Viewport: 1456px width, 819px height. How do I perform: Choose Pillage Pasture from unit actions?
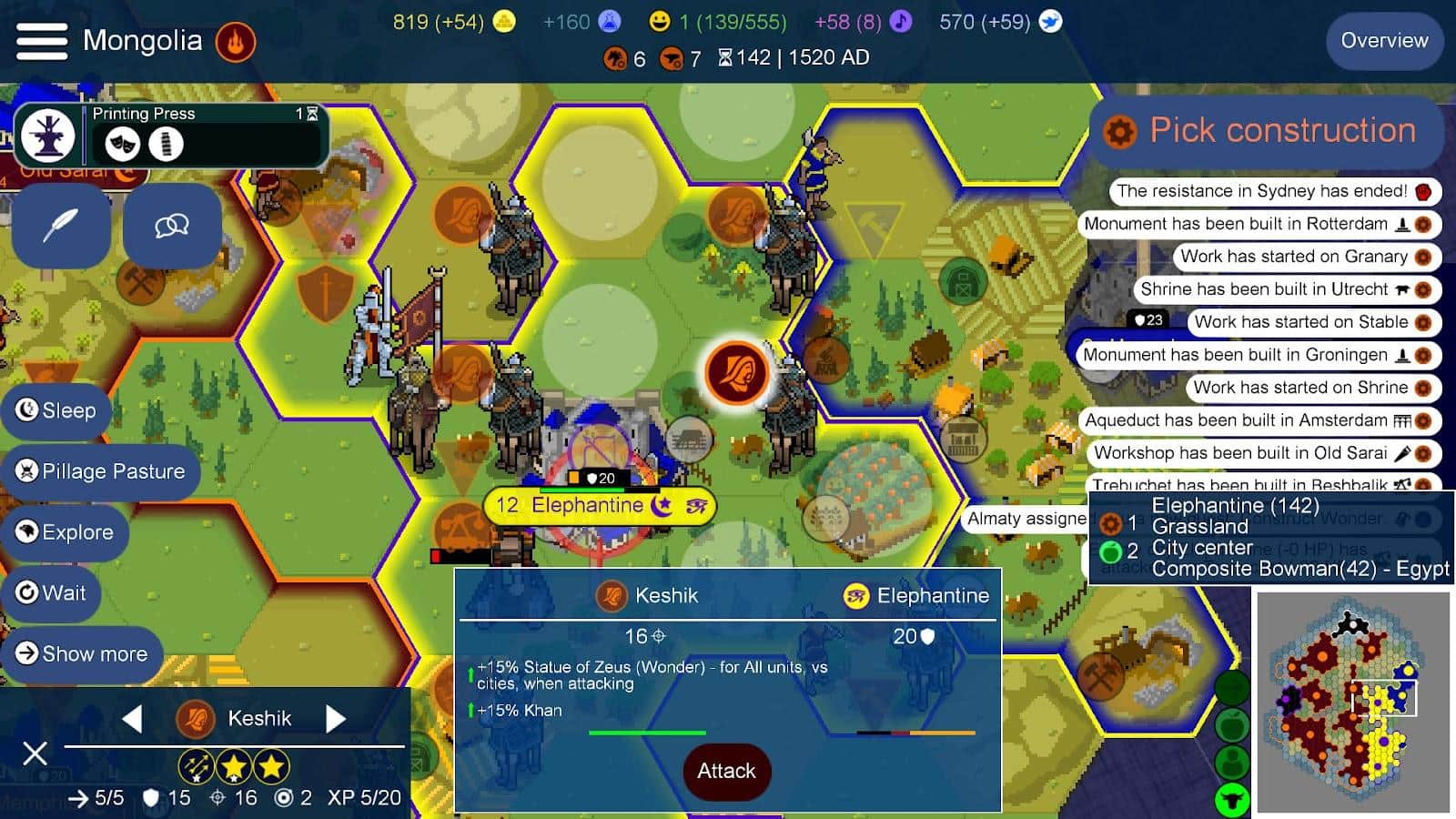tap(101, 471)
